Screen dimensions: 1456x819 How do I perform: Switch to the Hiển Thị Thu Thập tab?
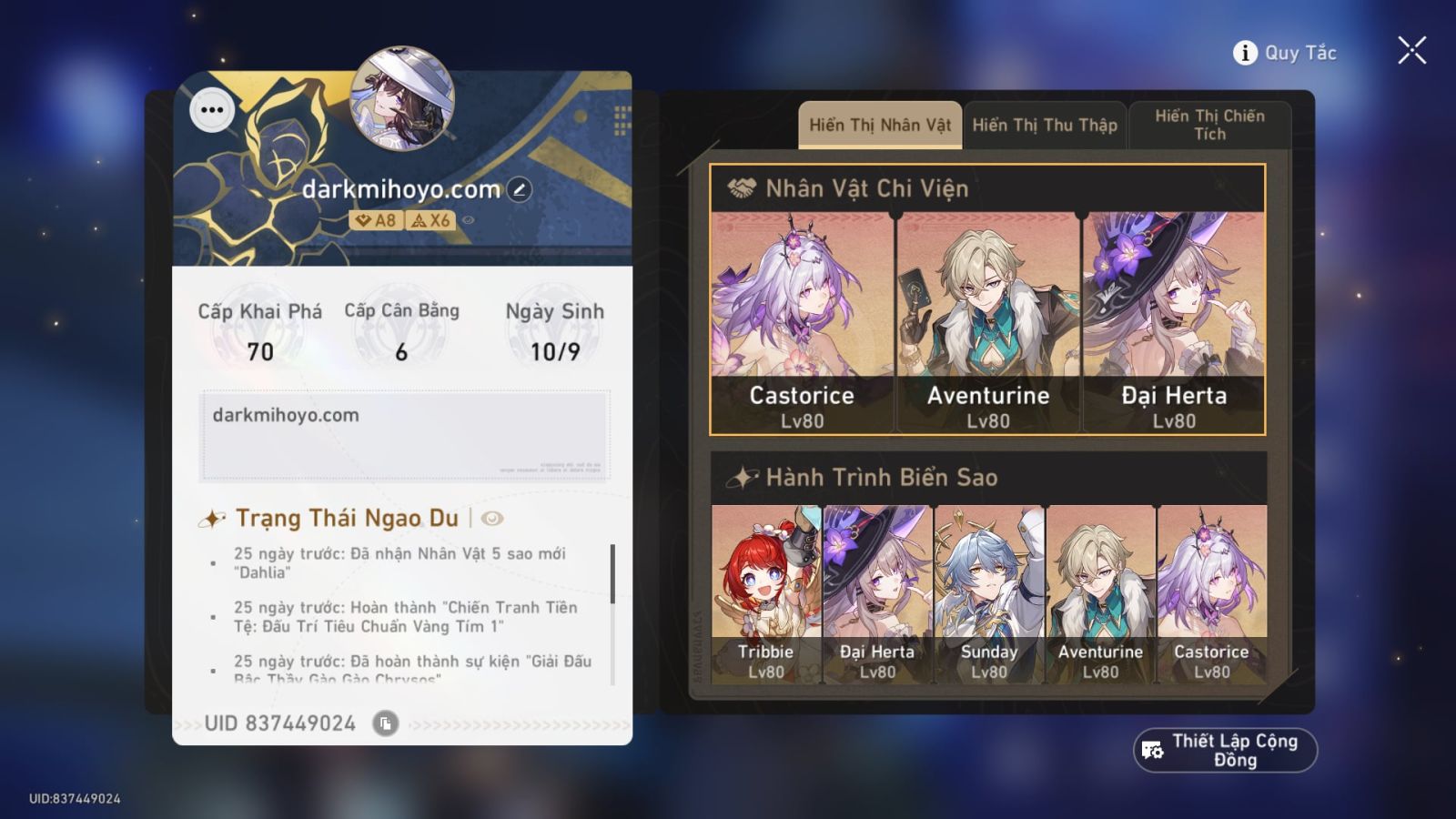pyautogui.click(x=1045, y=125)
